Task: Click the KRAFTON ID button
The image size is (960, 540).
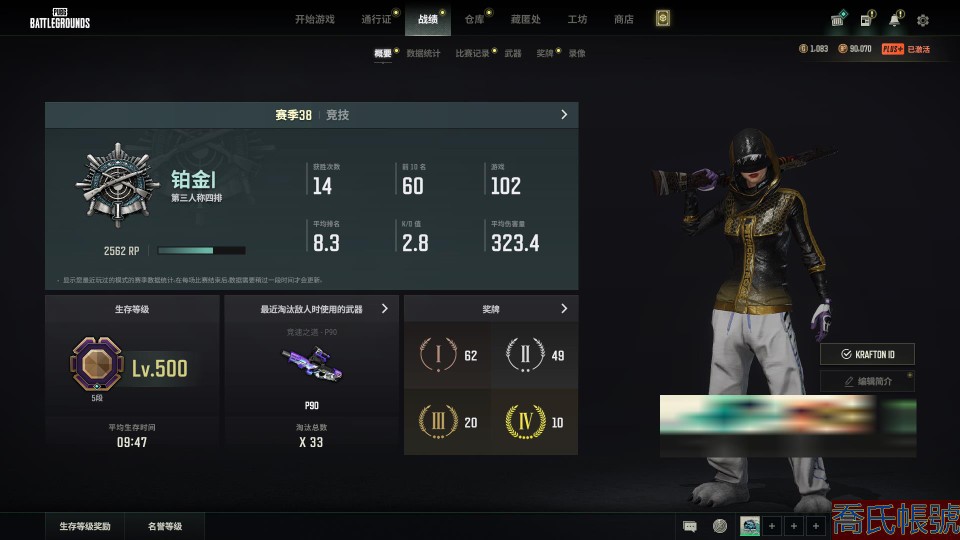Action: point(867,354)
